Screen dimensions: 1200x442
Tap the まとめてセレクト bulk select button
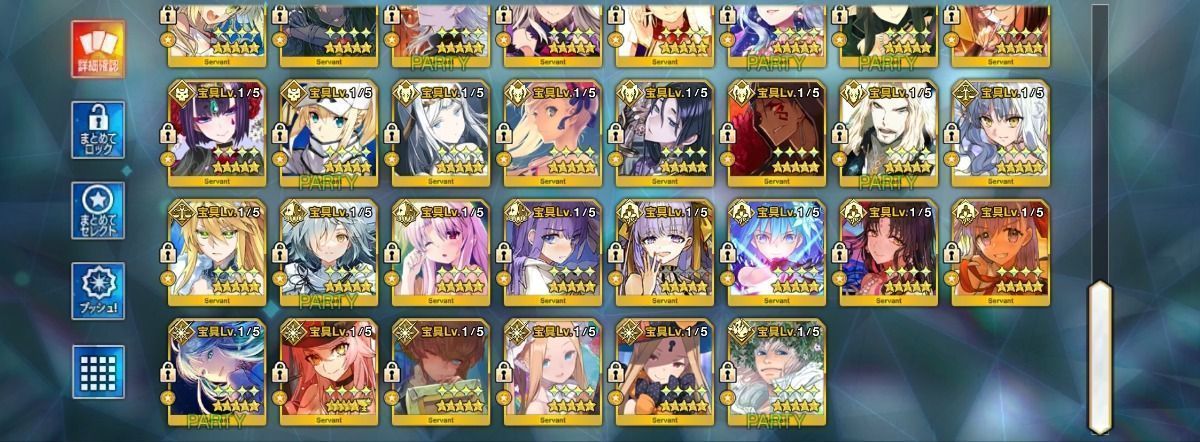pyautogui.click(x=98, y=211)
